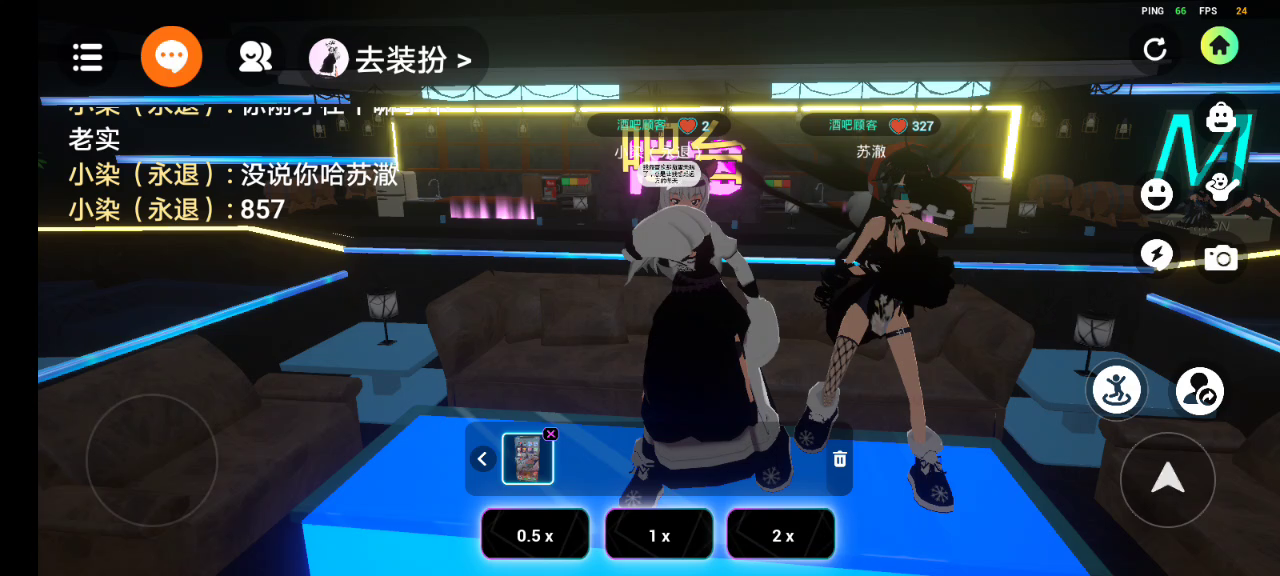This screenshot has height=576, width=1280.
Task: Open the avatar pose icon
Action: [x=1220, y=186]
